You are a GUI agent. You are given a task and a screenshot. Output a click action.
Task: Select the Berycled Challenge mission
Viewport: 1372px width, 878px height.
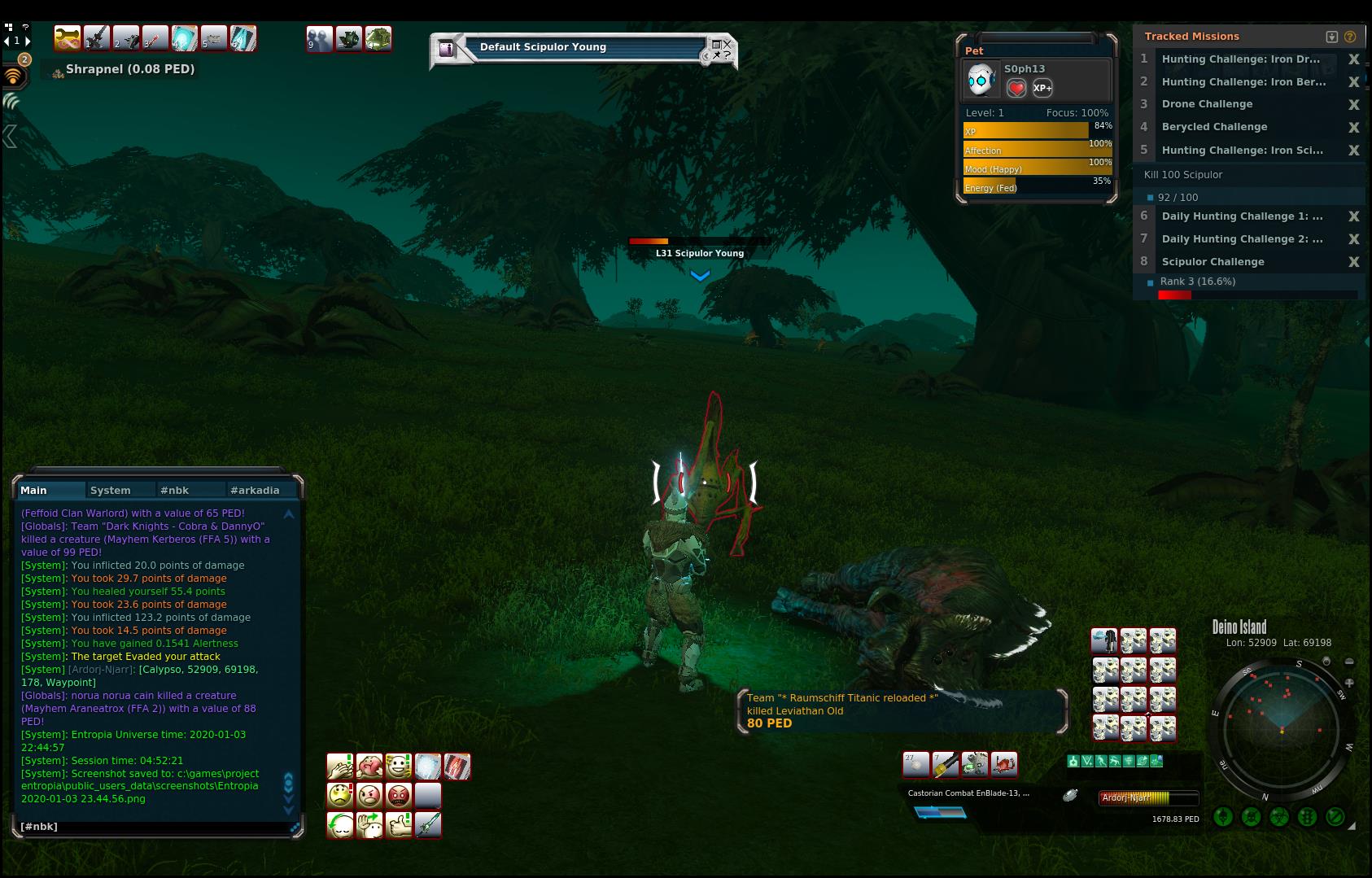1214,127
